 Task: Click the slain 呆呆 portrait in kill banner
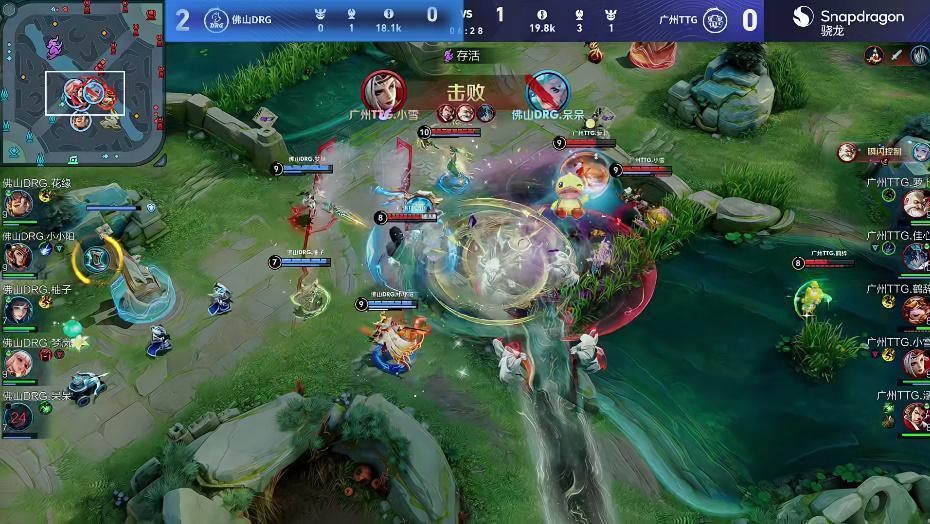[x=547, y=91]
